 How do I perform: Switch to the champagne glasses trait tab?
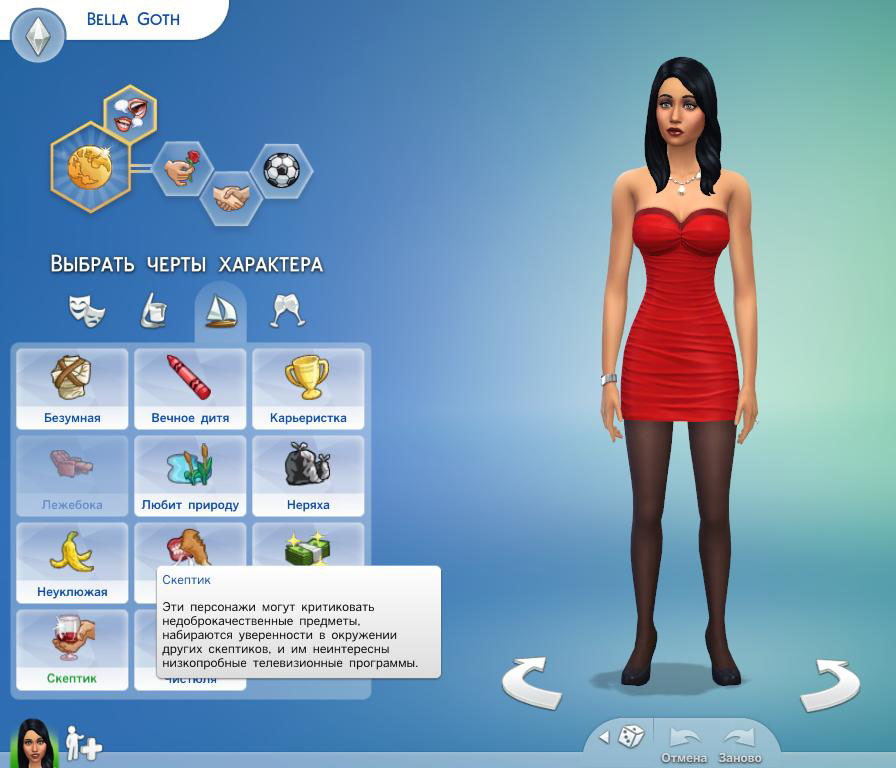288,311
